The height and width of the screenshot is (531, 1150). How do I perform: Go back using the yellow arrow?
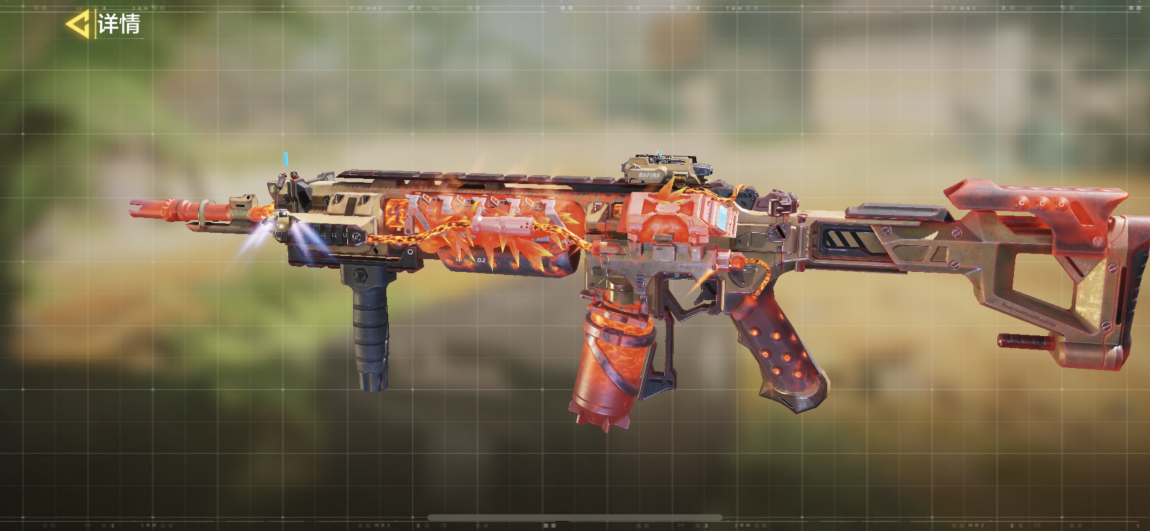pos(78,24)
